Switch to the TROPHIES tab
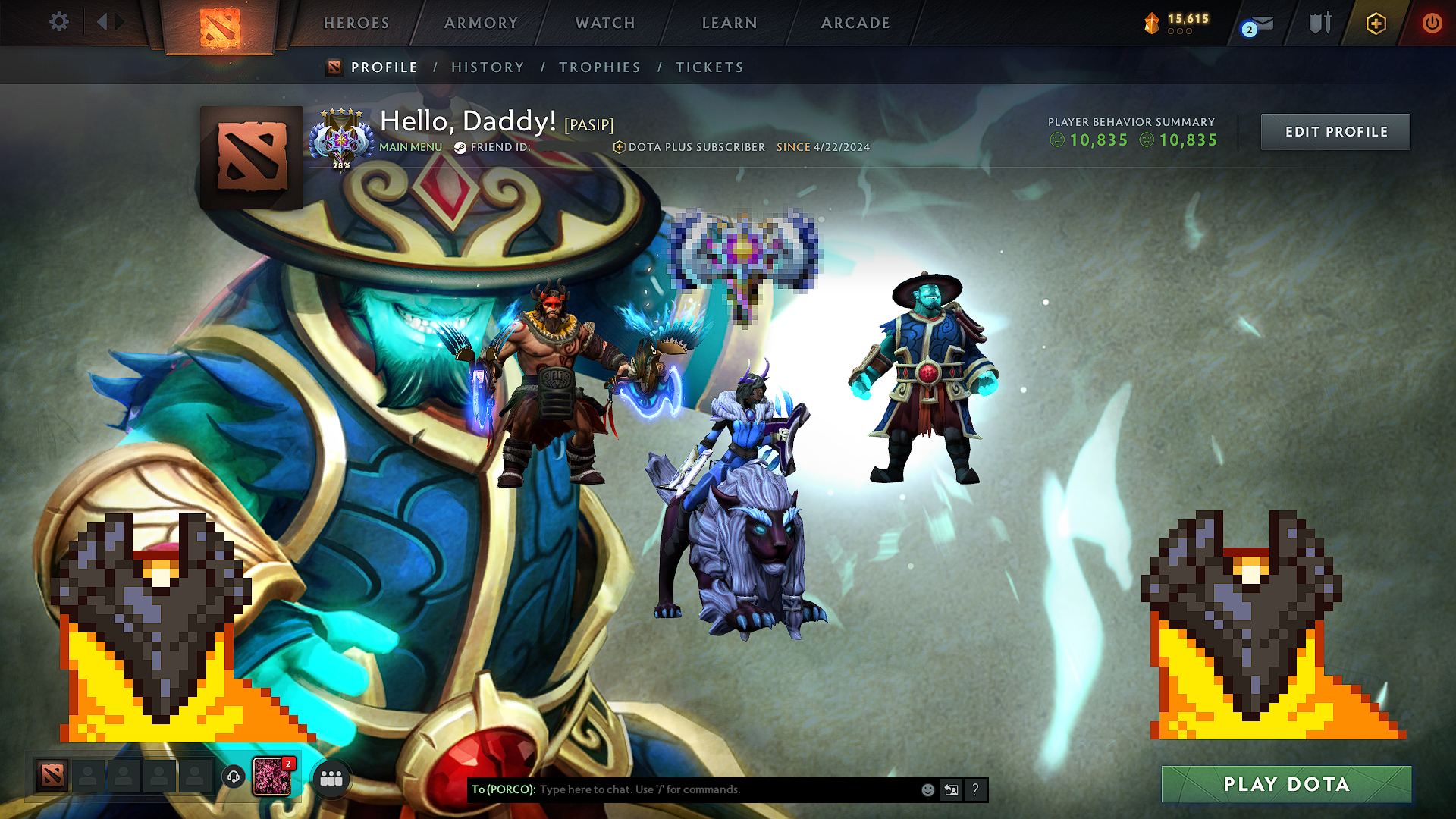Image resolution: width=1456 pixels, height=819 pixels. 599,67
